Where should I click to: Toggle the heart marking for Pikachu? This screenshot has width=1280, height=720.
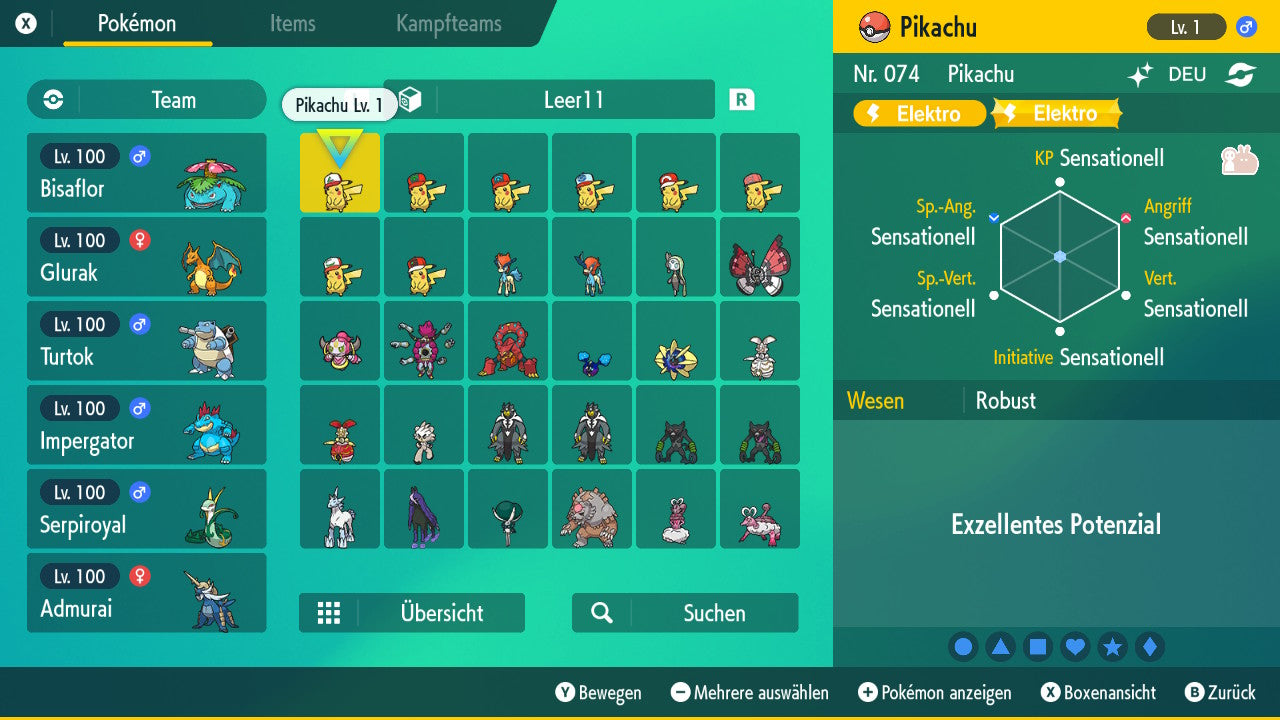pos(1075,646)
